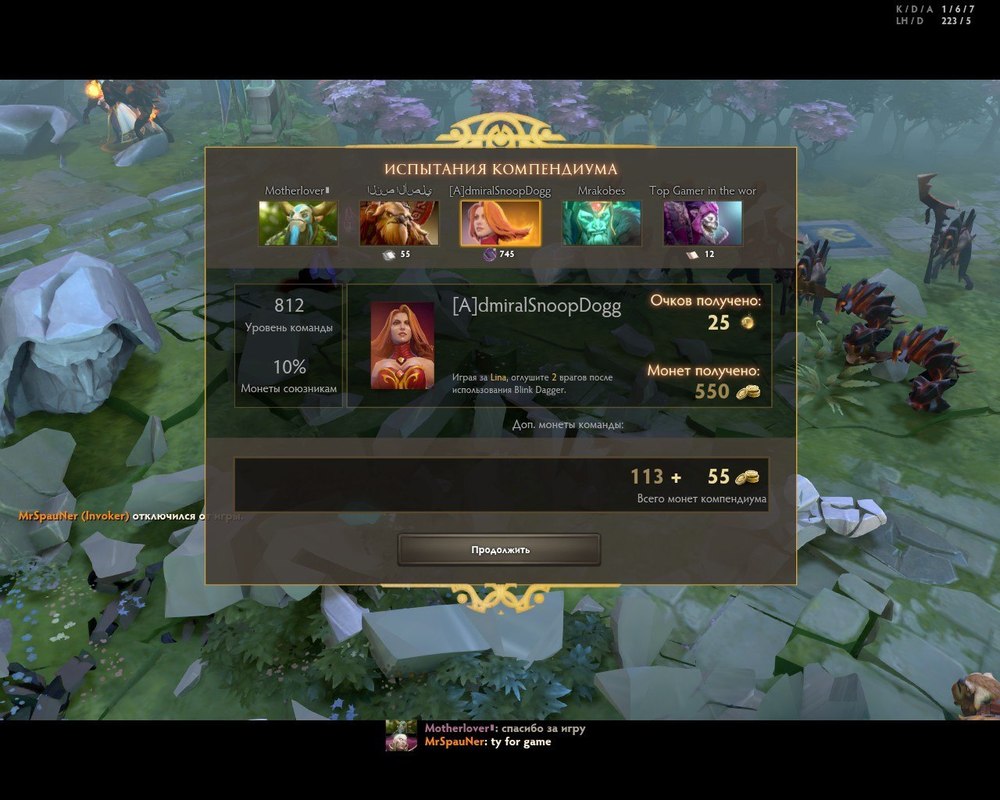This screenshot has height=800, width=1000.
Task: Continue past the compendium results with Продолжить
Action: pyautogui.click(x=499, y=549)
